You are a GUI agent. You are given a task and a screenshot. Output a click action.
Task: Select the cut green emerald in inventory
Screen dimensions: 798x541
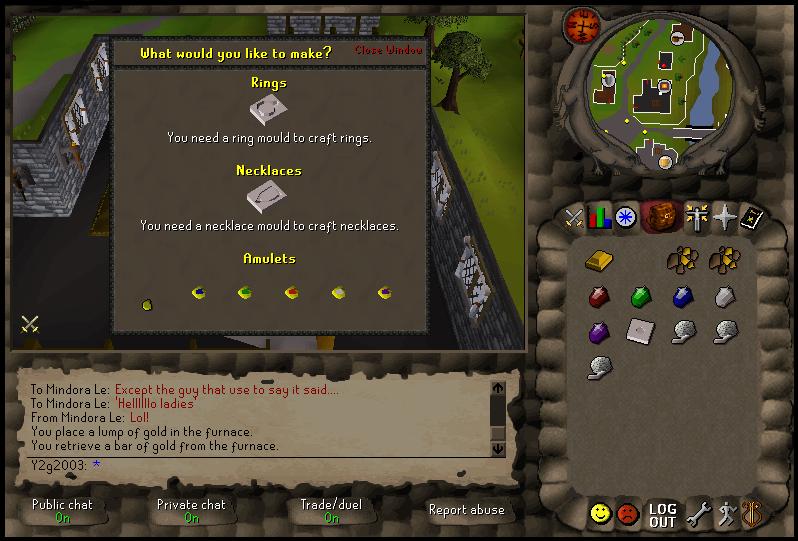point(641,297)
